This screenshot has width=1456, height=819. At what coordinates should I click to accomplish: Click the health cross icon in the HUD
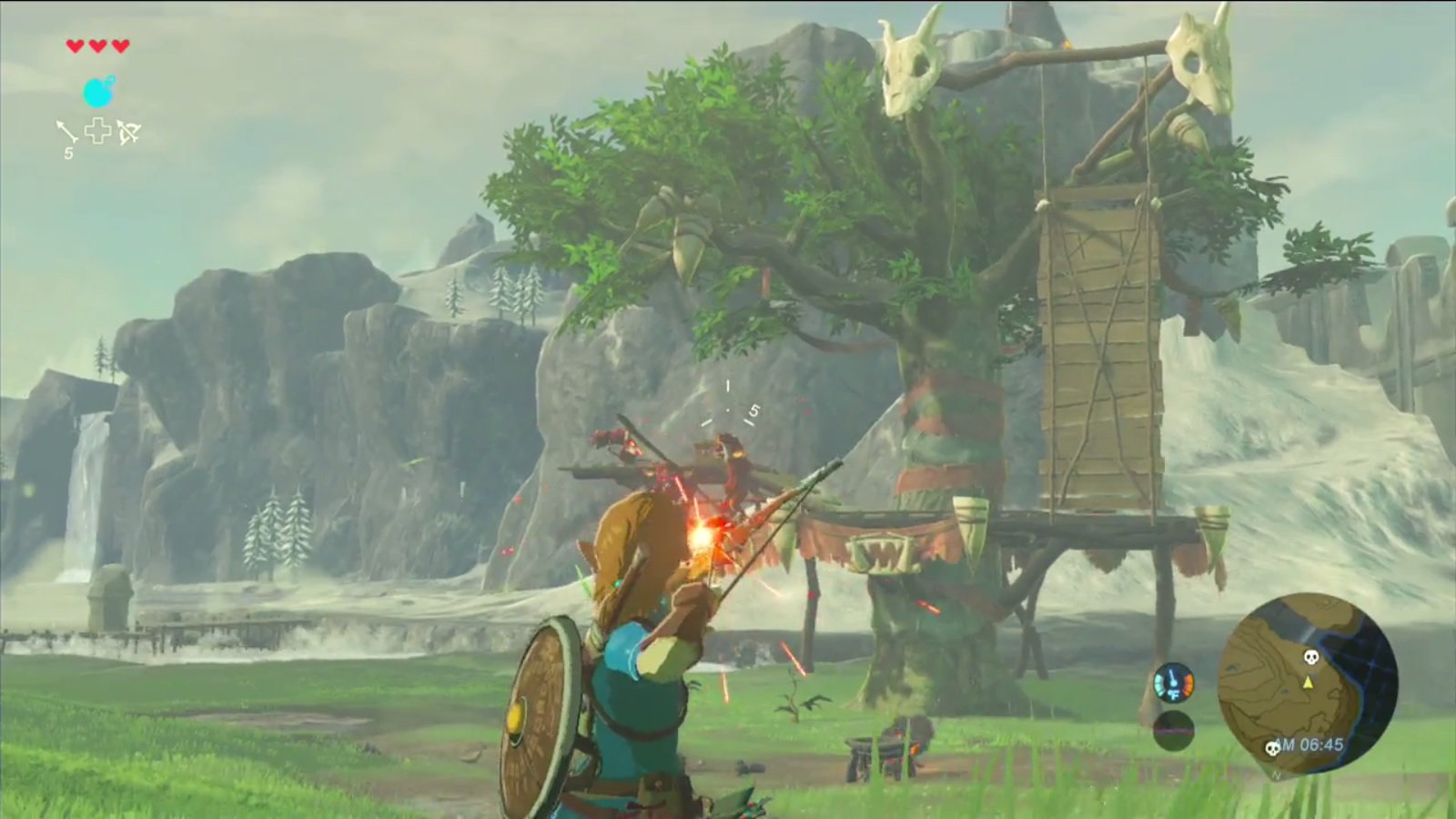click(98, 130)
